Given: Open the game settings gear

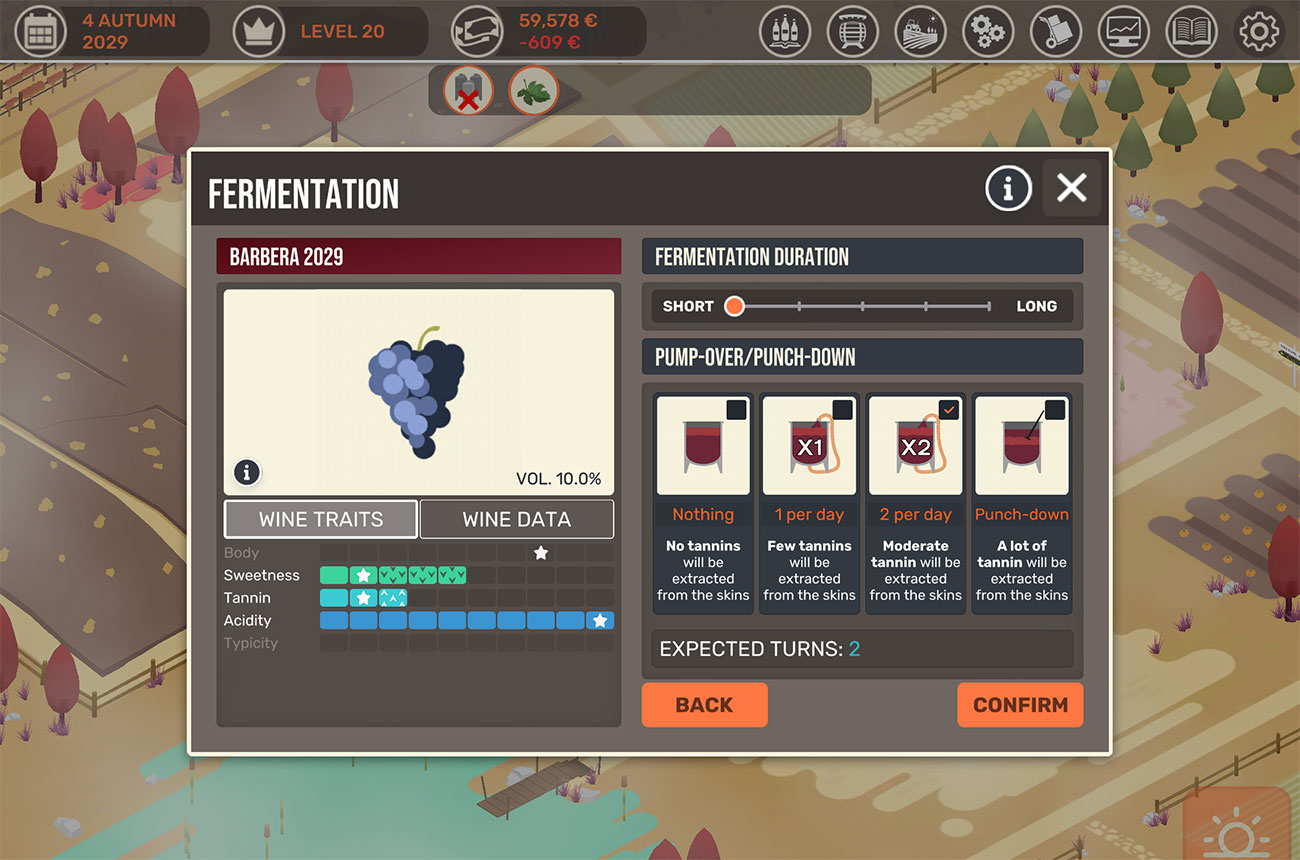Looking at the screenshot, I should [1259, 31].
